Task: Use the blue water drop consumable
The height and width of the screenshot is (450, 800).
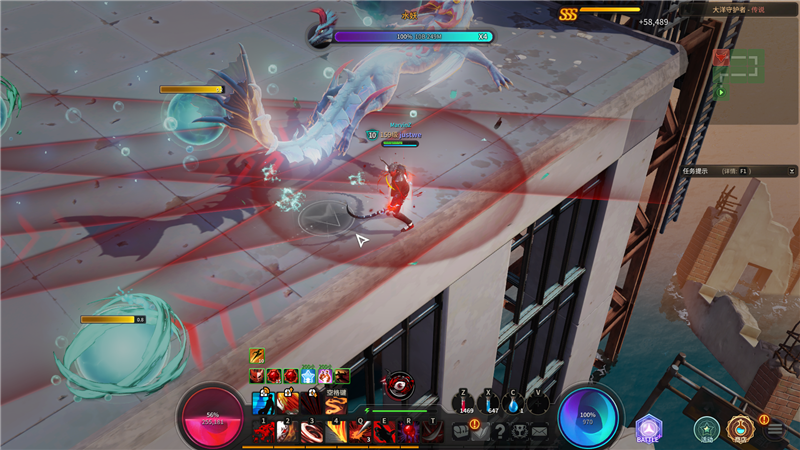Action: coord(513,402)
